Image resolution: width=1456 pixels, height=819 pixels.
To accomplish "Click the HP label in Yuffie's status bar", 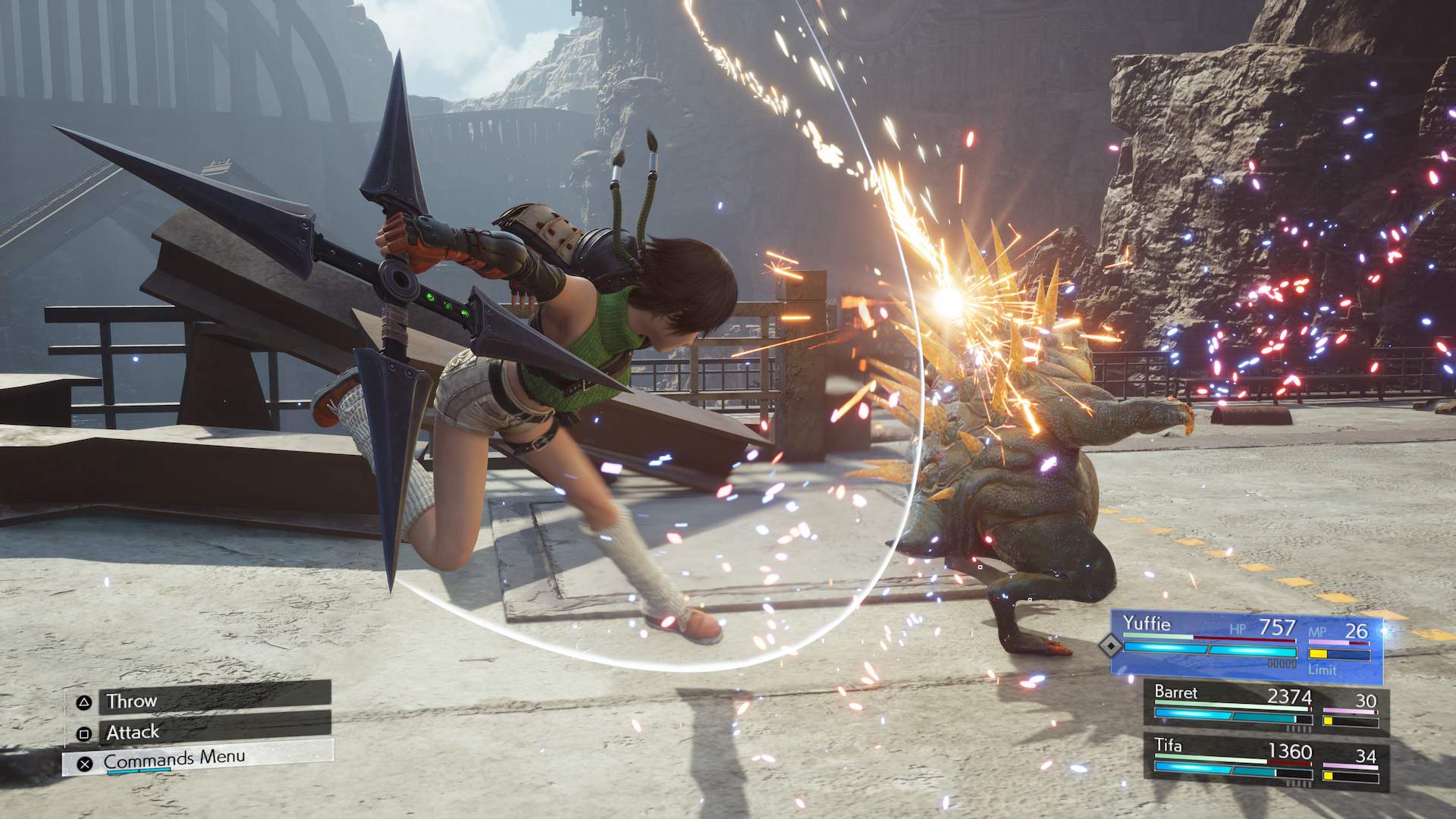I will pos(1238,629).
